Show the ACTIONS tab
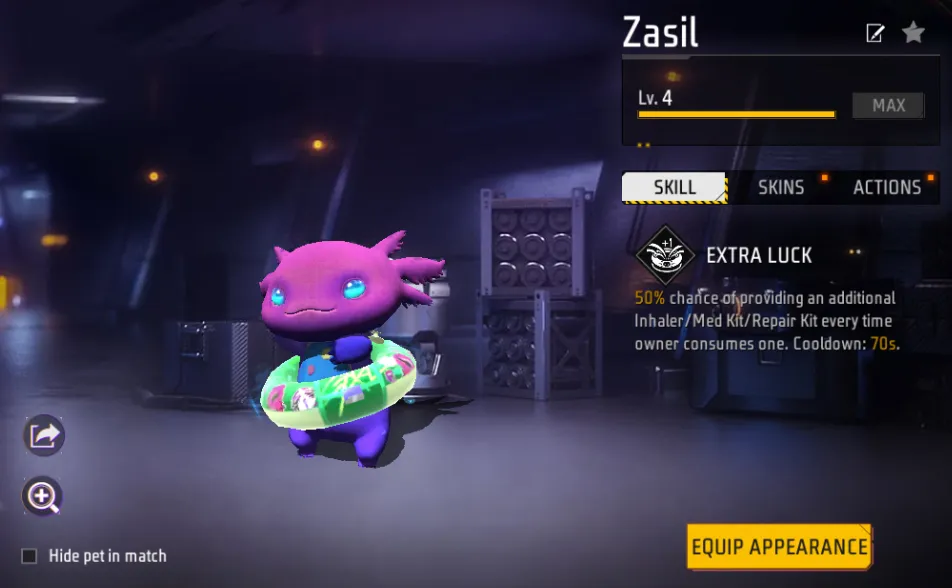 click(886, 187)
